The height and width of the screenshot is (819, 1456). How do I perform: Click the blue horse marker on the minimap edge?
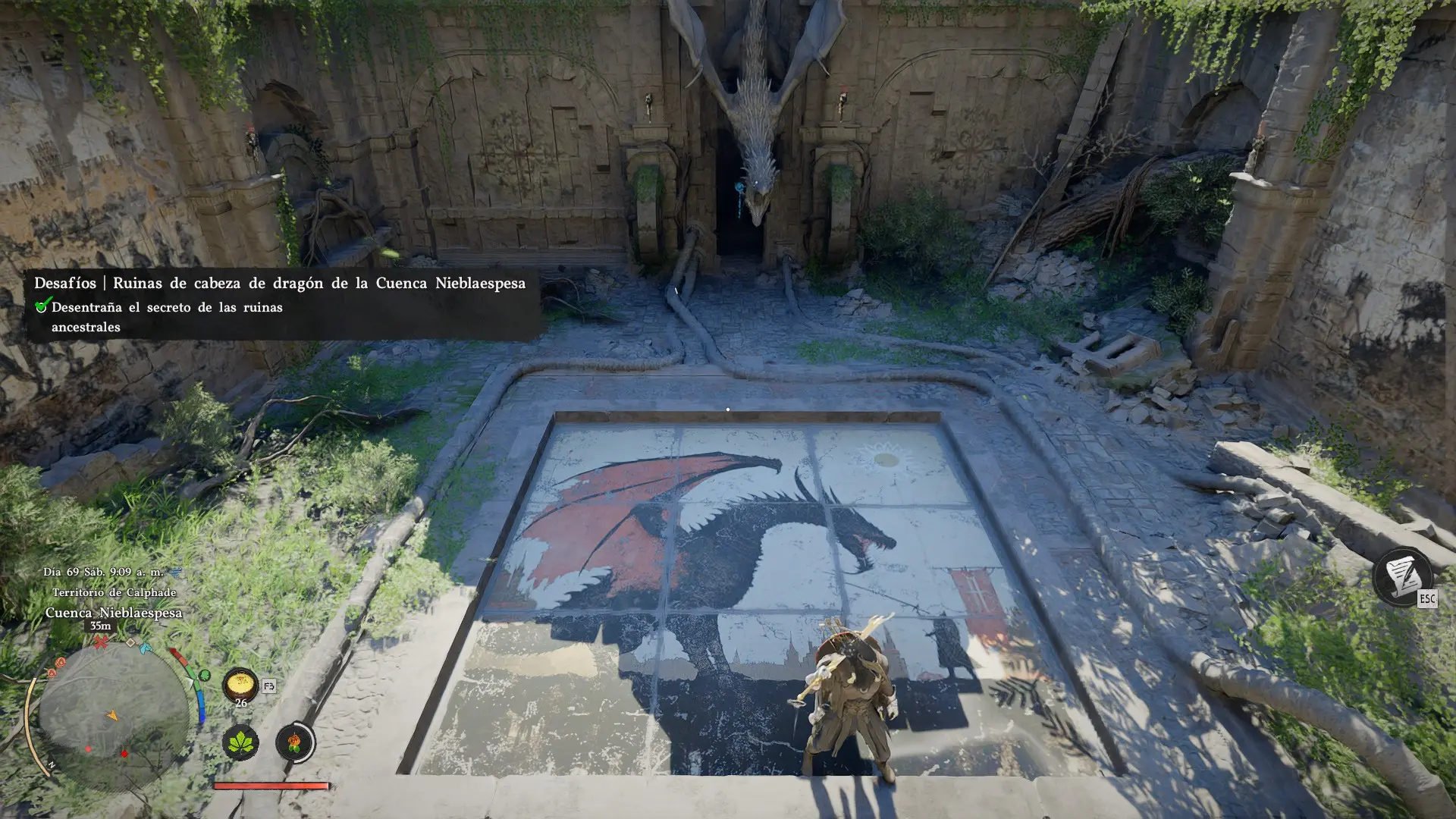pos(146,648)
